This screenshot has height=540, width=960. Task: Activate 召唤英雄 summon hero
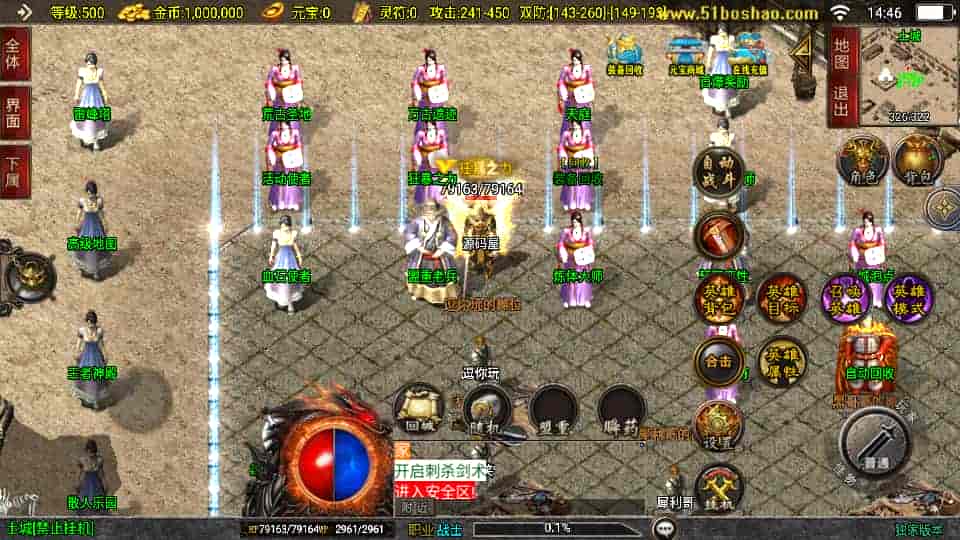click(845, 298)
